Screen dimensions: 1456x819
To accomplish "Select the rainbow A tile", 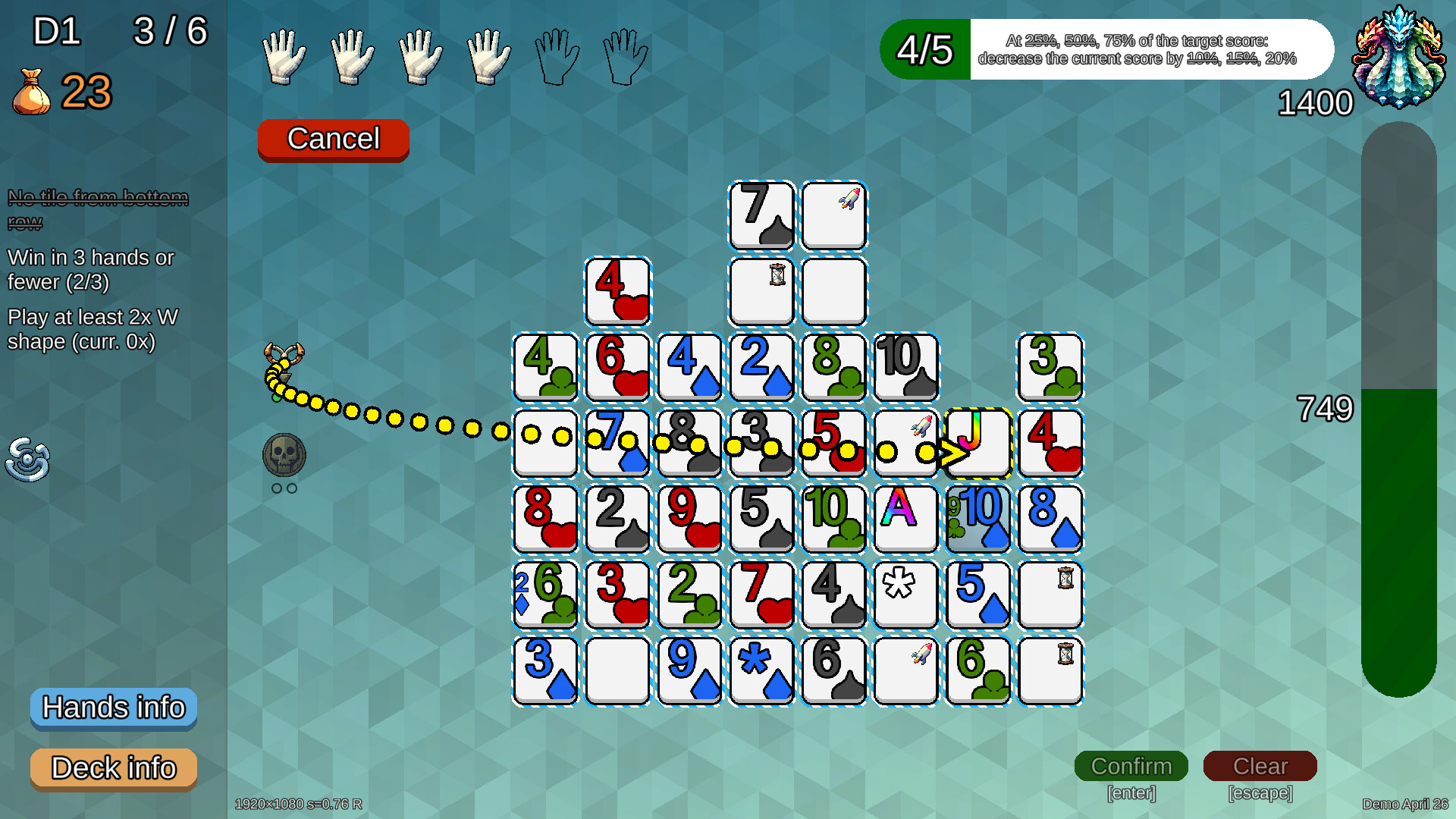I will 905,519.
